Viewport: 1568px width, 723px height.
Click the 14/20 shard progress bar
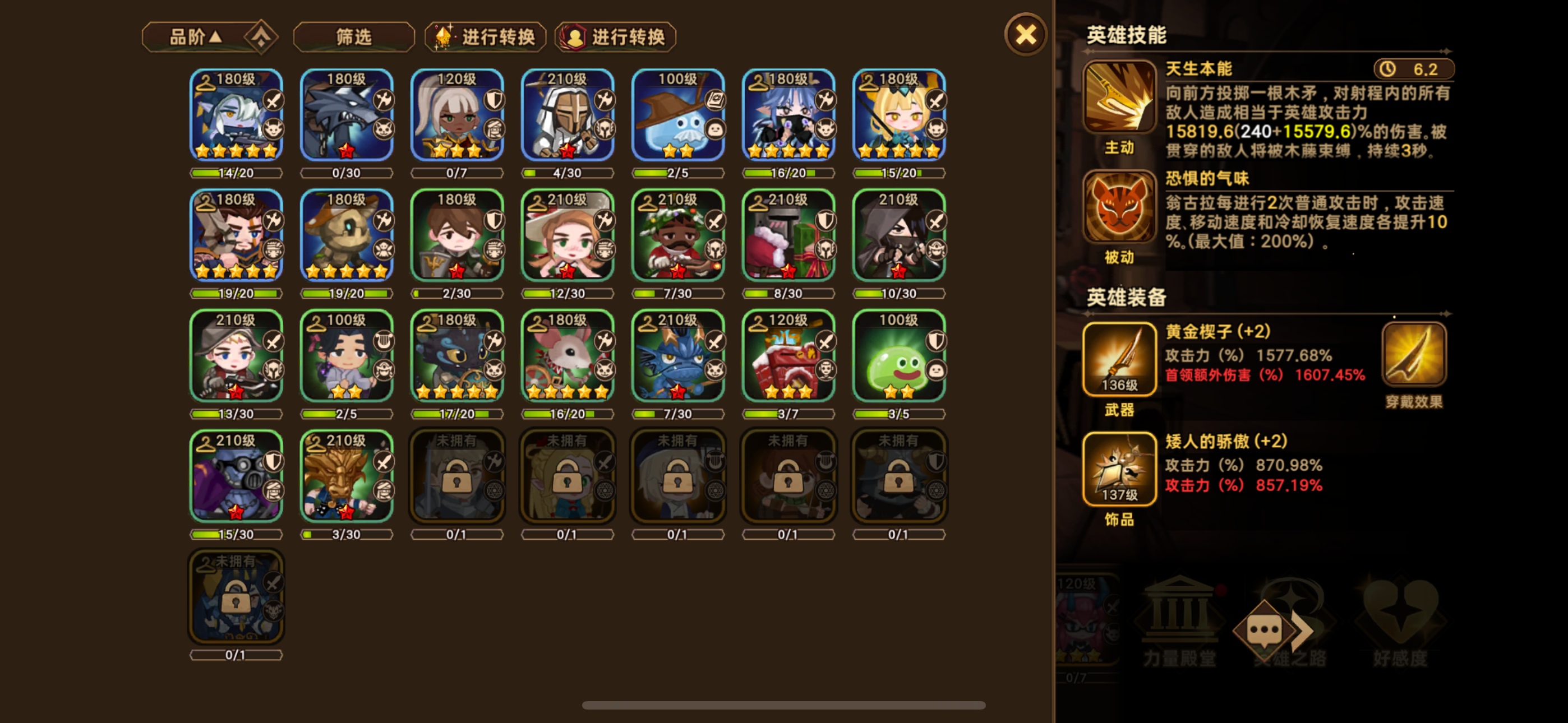coord(236,173)
